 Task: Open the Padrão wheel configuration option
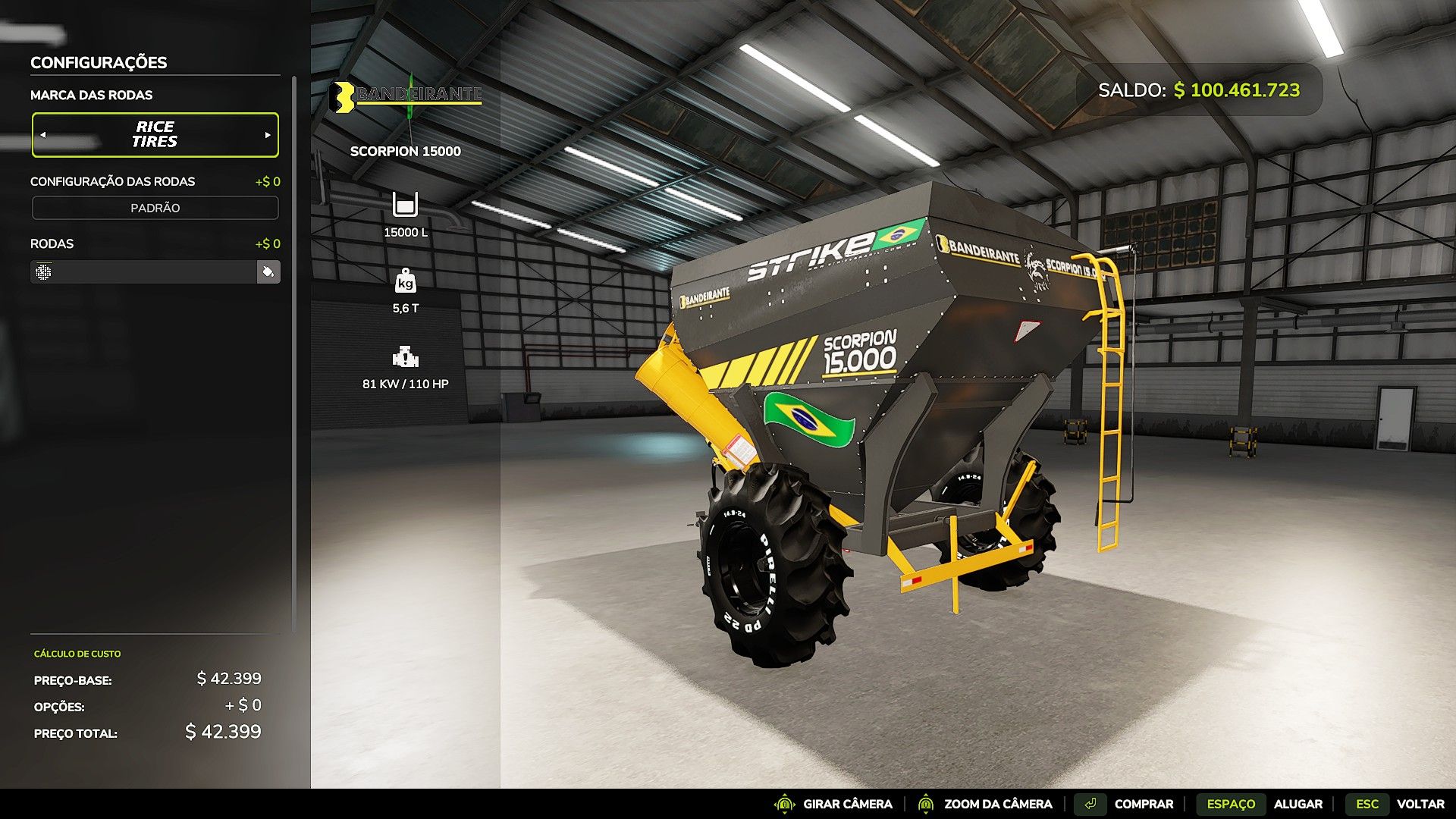155,208
